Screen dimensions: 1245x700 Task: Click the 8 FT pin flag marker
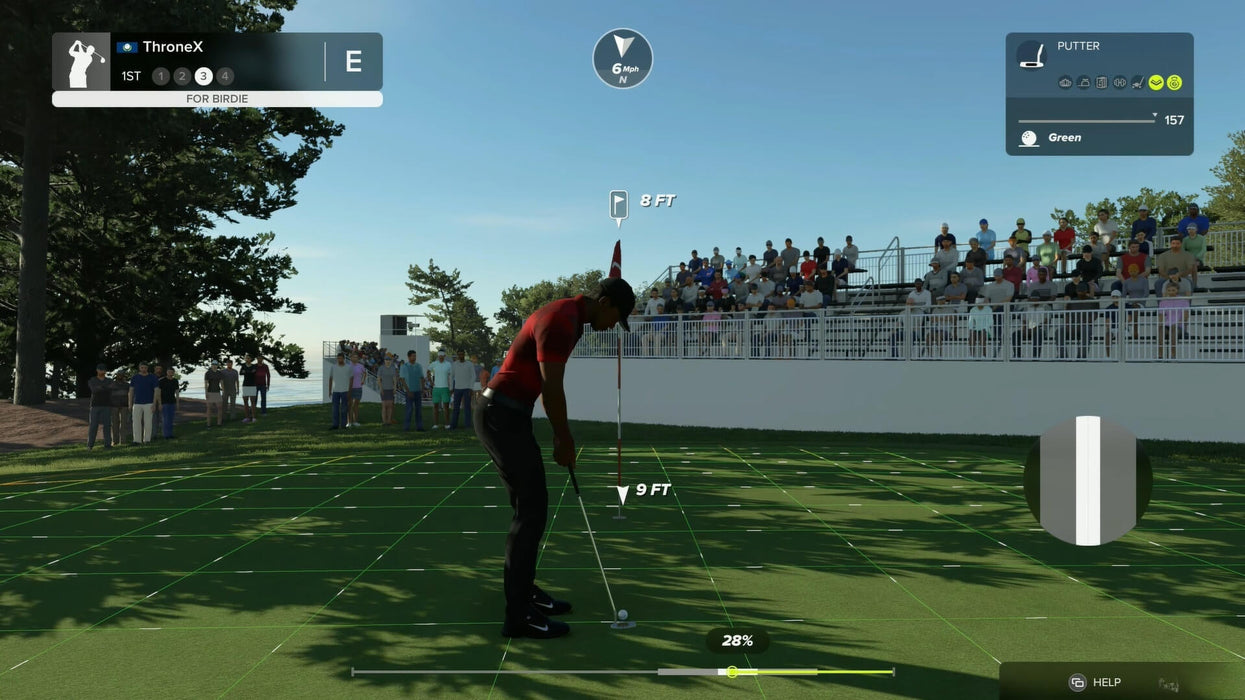click(x=619, y=204)
